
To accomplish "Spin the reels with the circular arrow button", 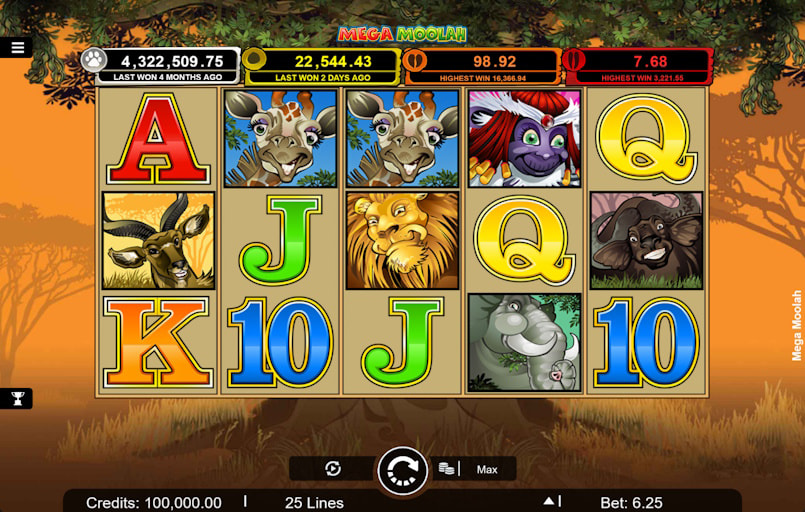I will pyautogui.click(x=402, y=470).
